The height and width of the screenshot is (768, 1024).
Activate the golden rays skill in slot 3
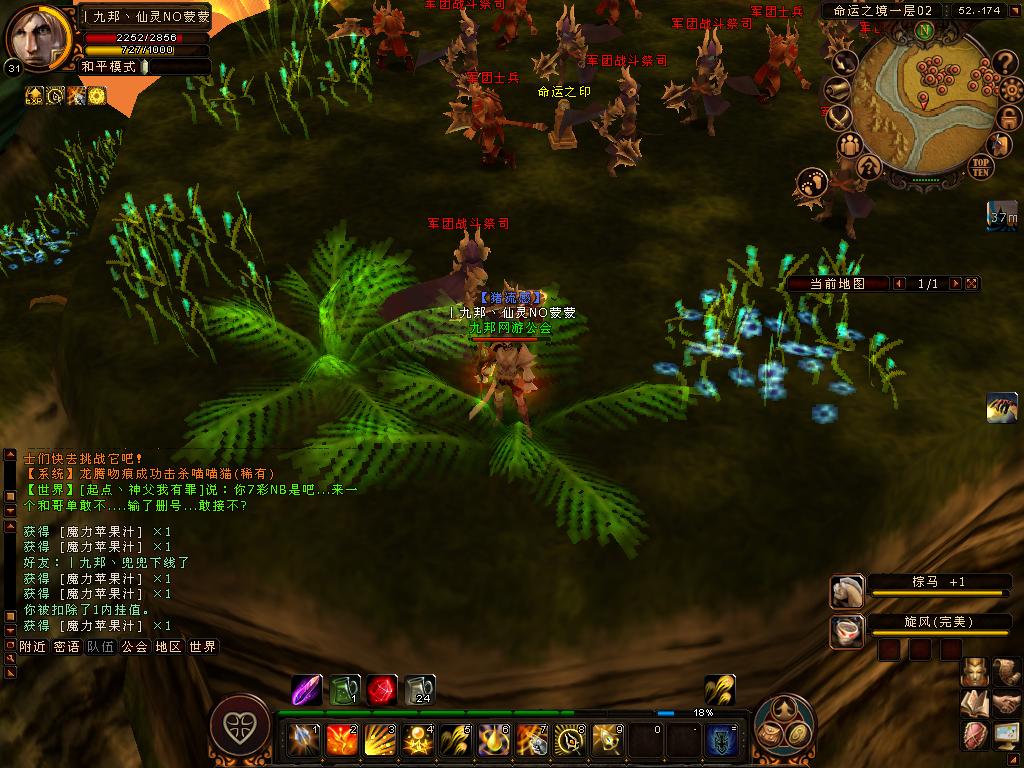click(x=380, y=739)
